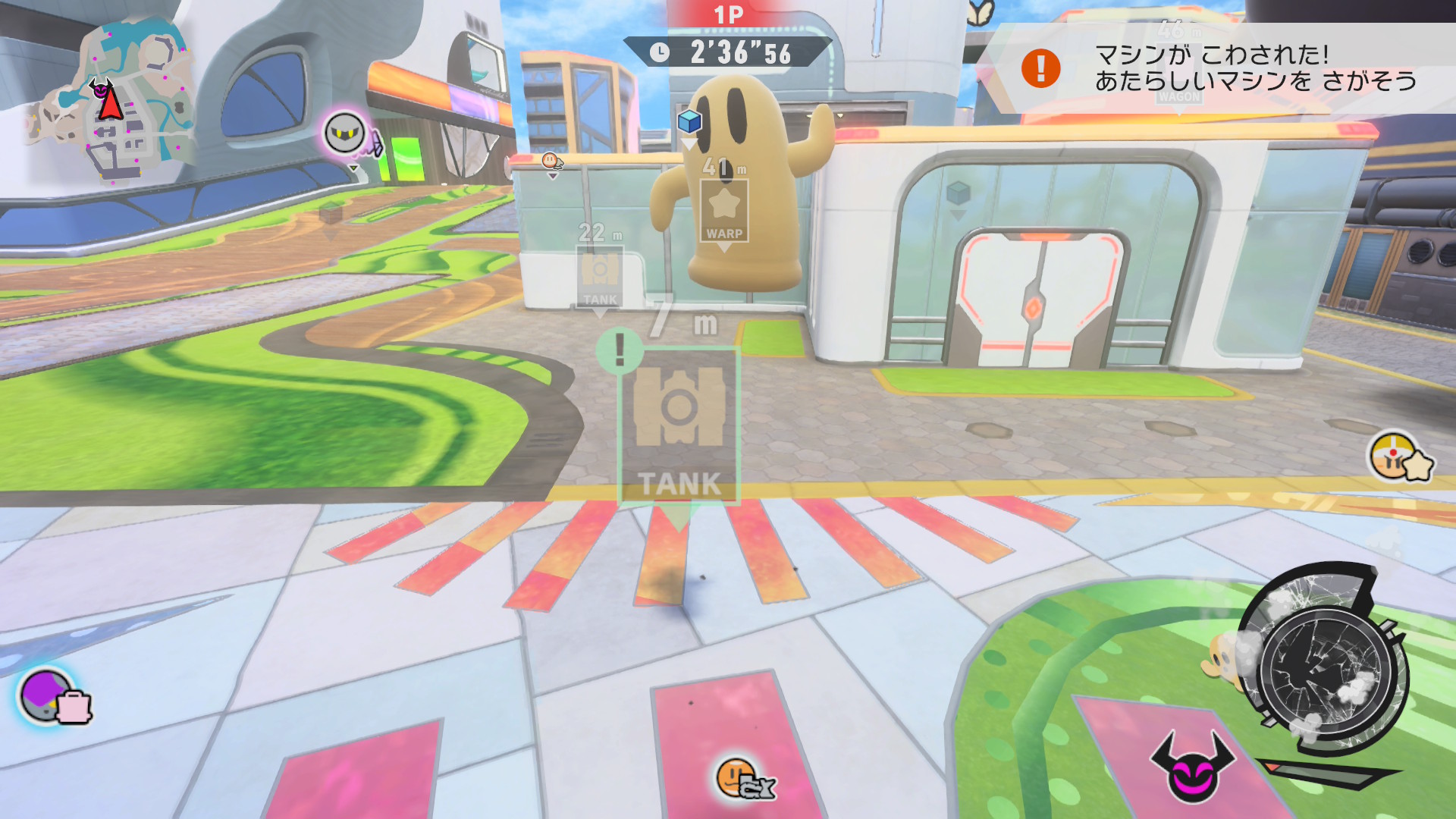Click the orange warning exclamation notification
1456x819 pixels.
pos(1040,68)
